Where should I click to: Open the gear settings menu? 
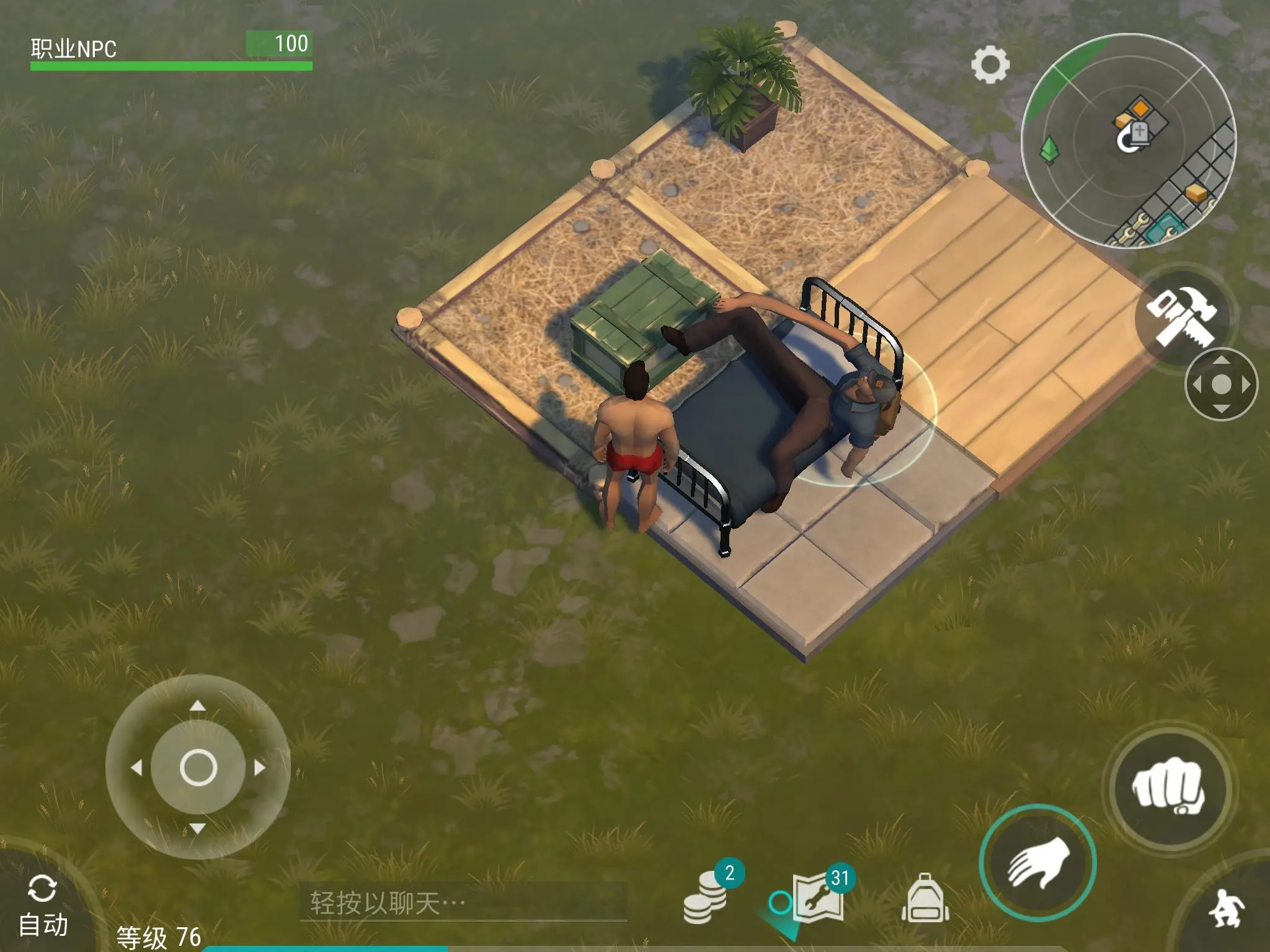point(990,65)
